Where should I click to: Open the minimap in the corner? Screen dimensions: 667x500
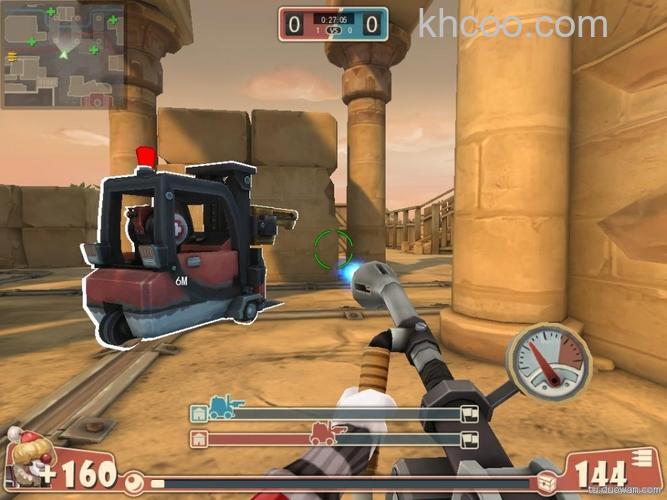[63, 54]
